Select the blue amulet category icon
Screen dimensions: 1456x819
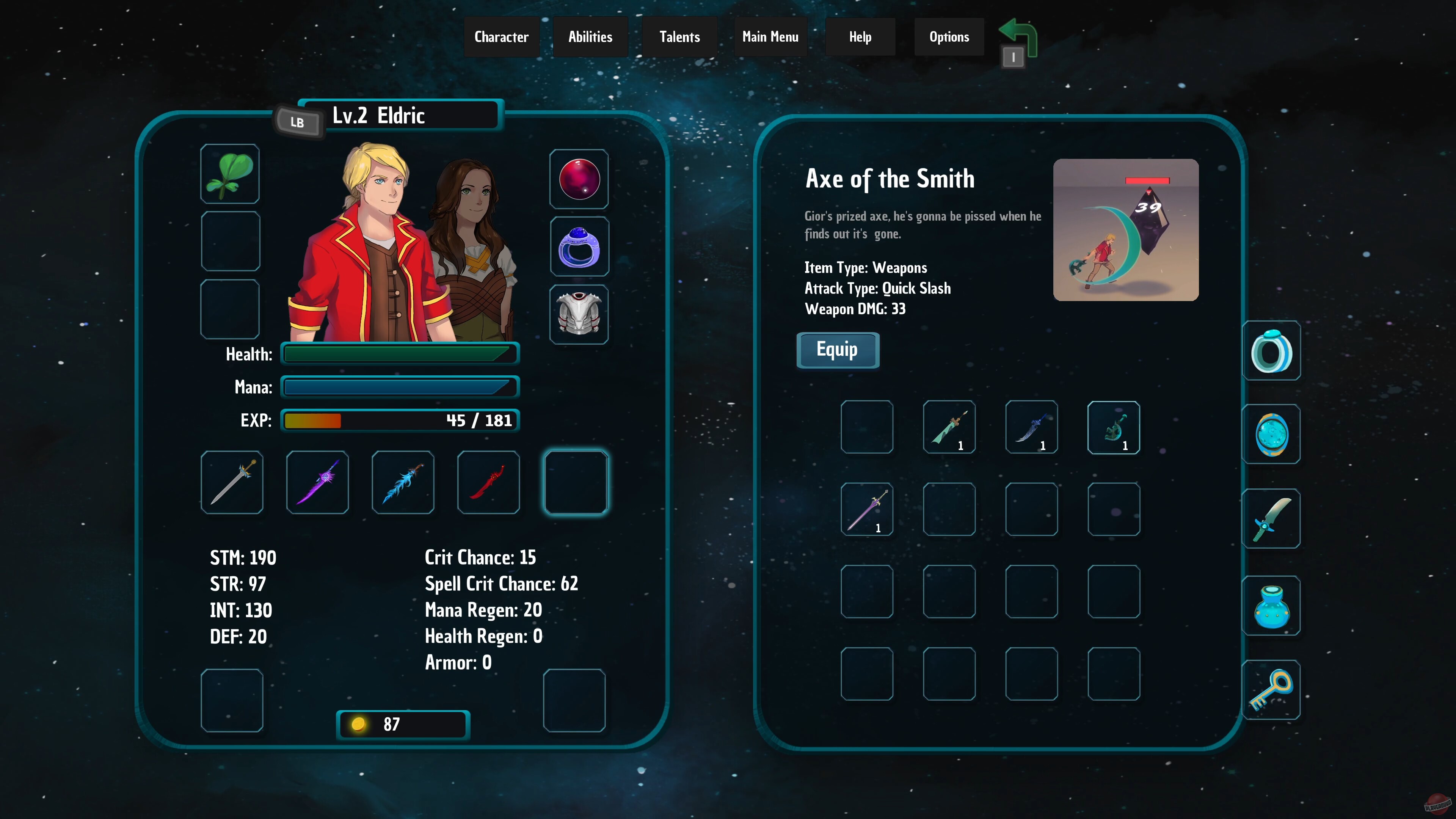1271,435
